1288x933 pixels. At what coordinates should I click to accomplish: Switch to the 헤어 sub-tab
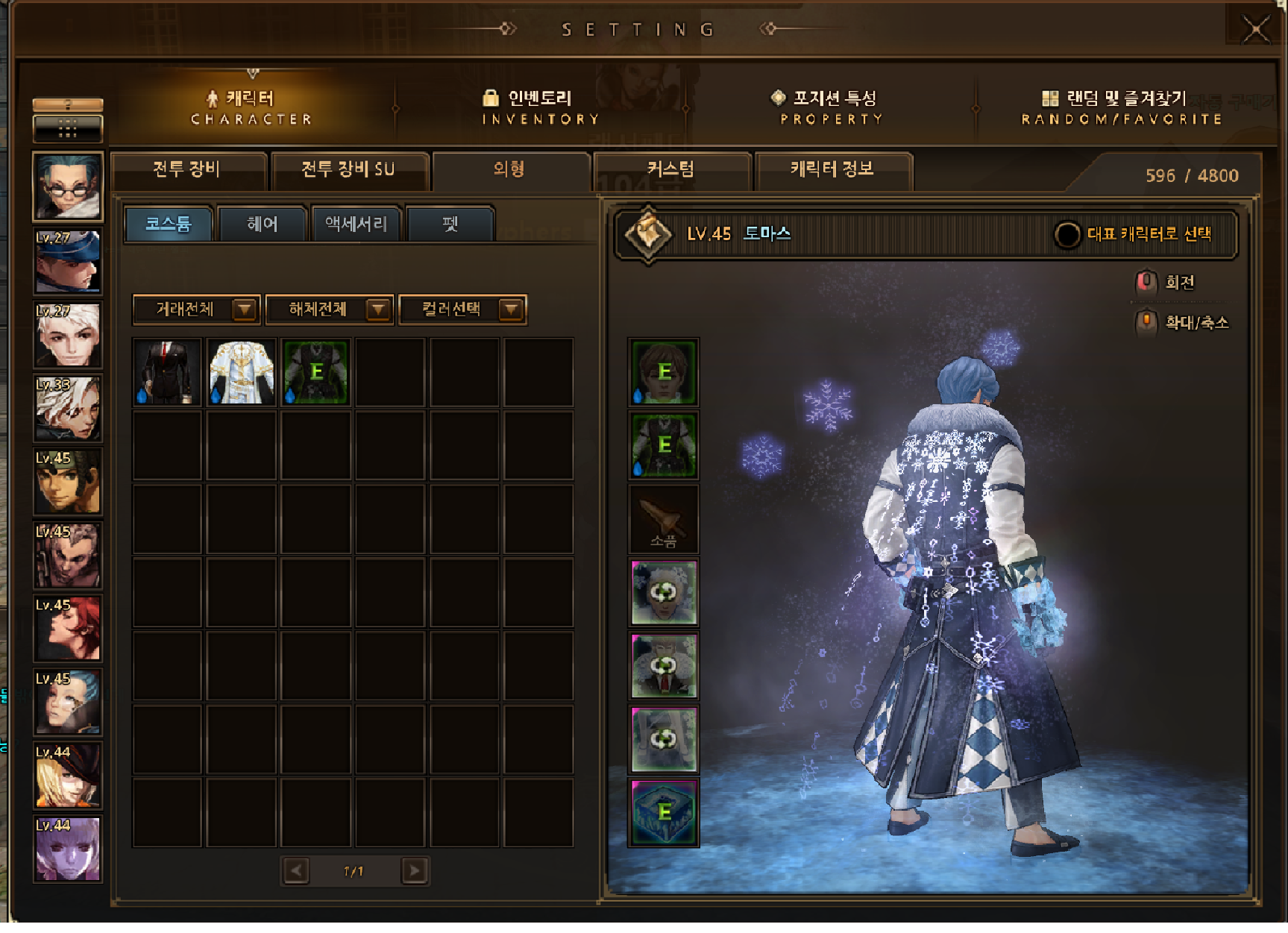point(262,224)
